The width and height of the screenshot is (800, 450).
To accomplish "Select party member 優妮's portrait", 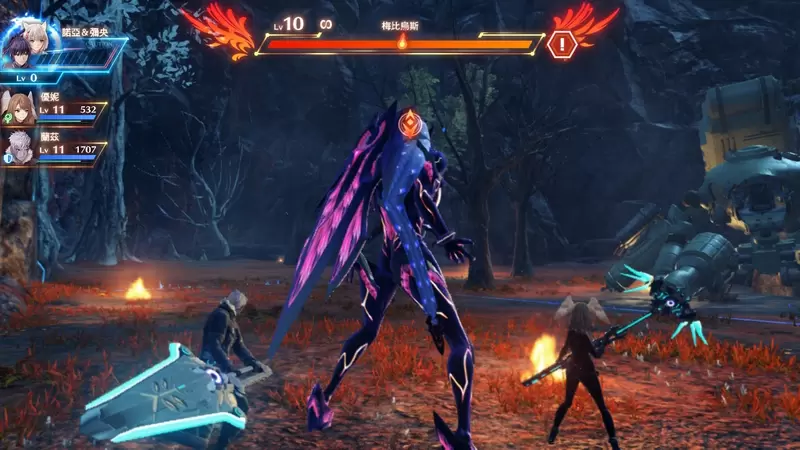I will pyautogui.click(x=17, y=107).
